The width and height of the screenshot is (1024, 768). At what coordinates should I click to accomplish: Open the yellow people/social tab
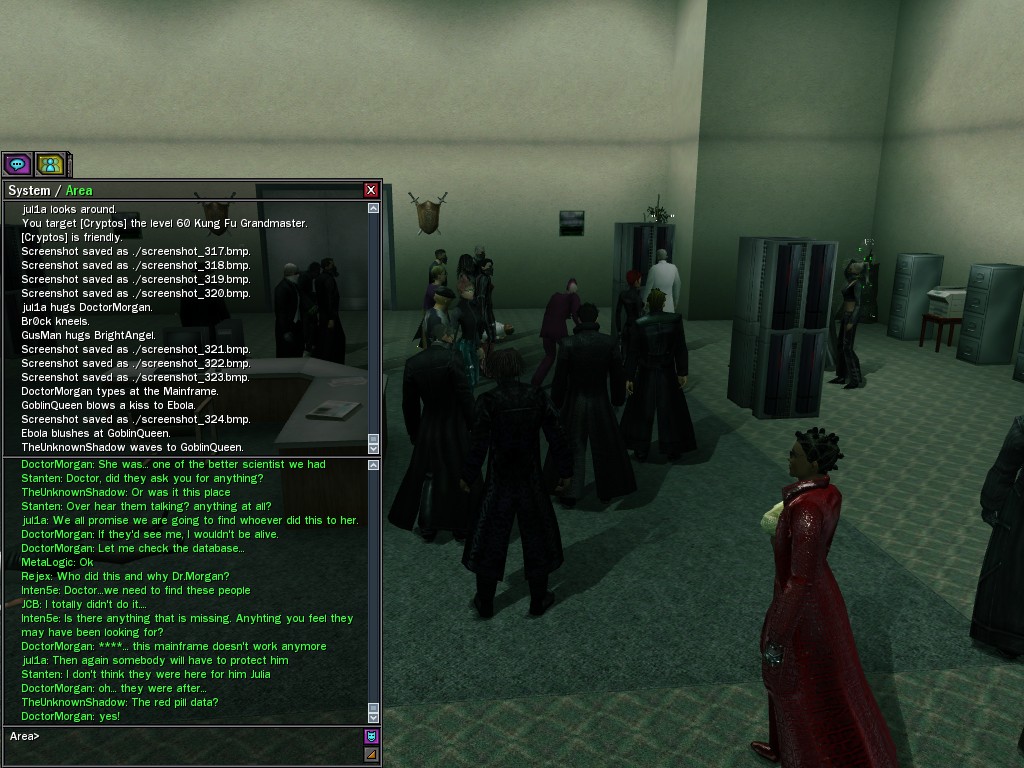pos(49,164)
